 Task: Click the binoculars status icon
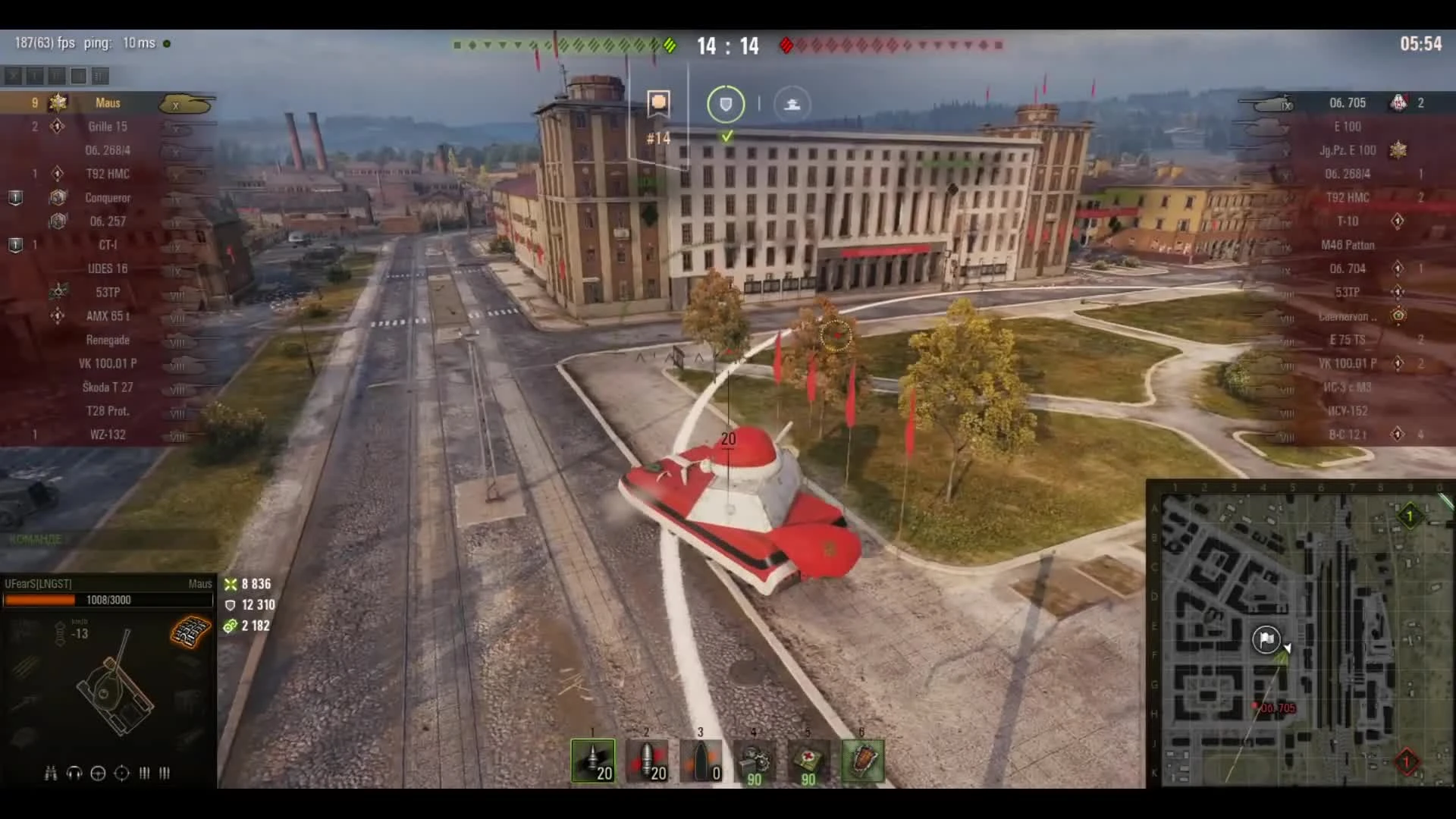[x=51, y=773]
